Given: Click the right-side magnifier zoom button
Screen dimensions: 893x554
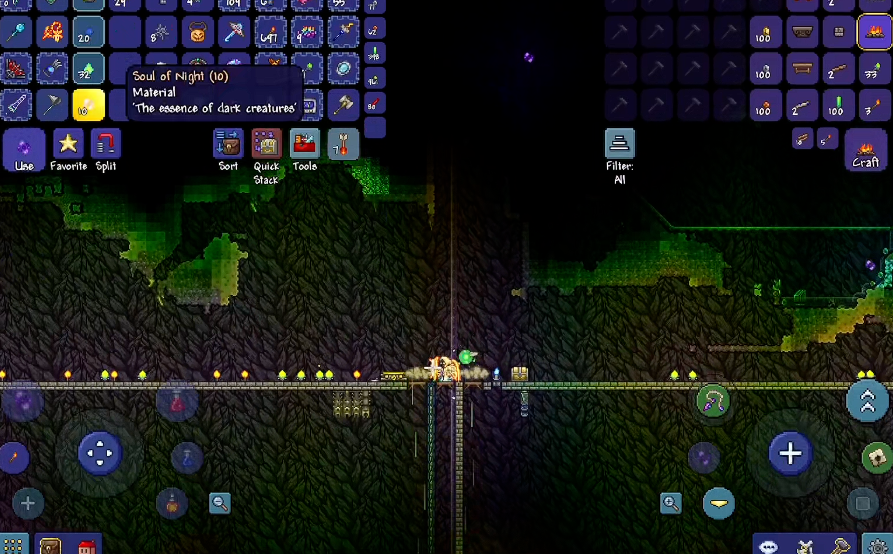Looking at the screenshot, I should [671, 503].
